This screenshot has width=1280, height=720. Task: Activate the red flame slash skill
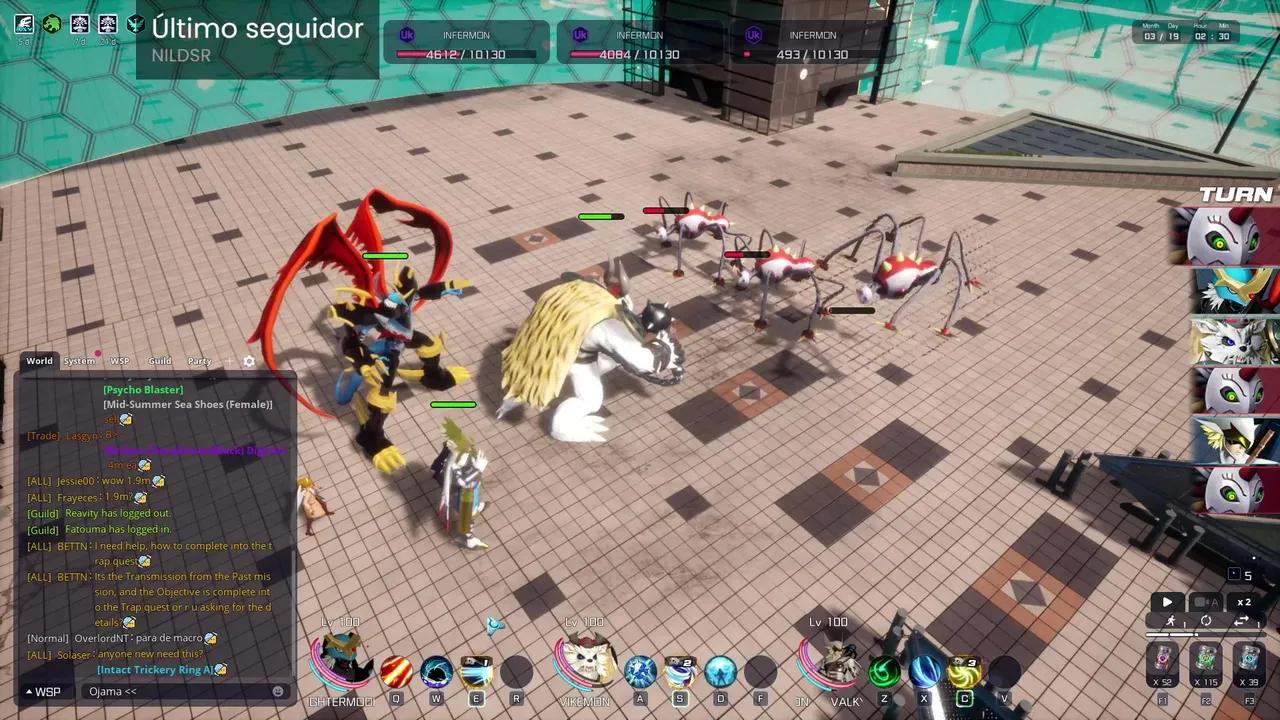(x=396, y=672)
